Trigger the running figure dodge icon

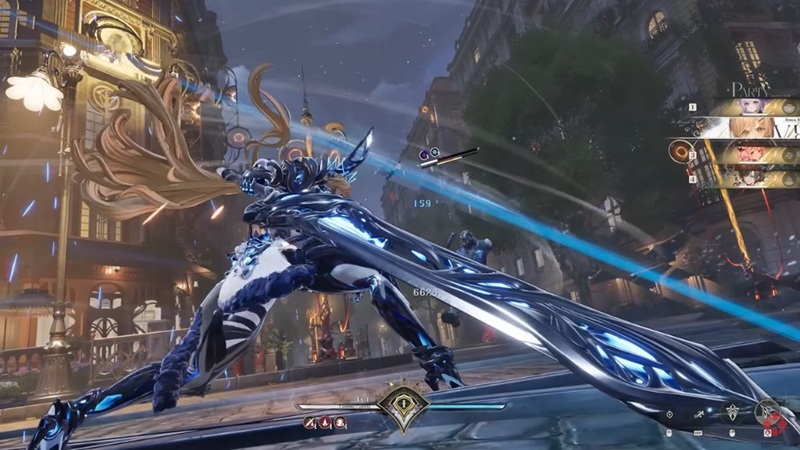tap(699, 414)
